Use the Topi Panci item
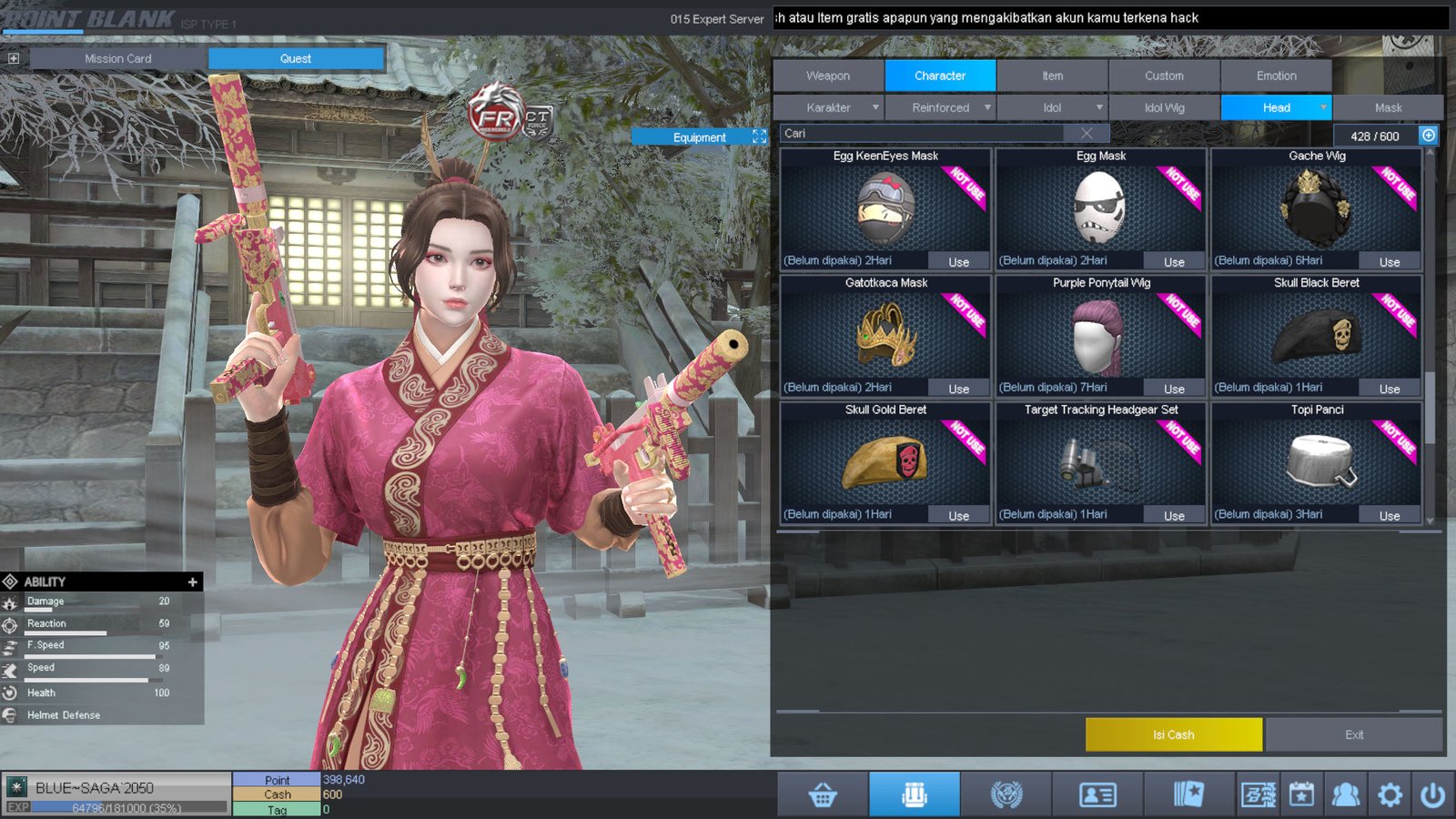 coord(1389,516)
